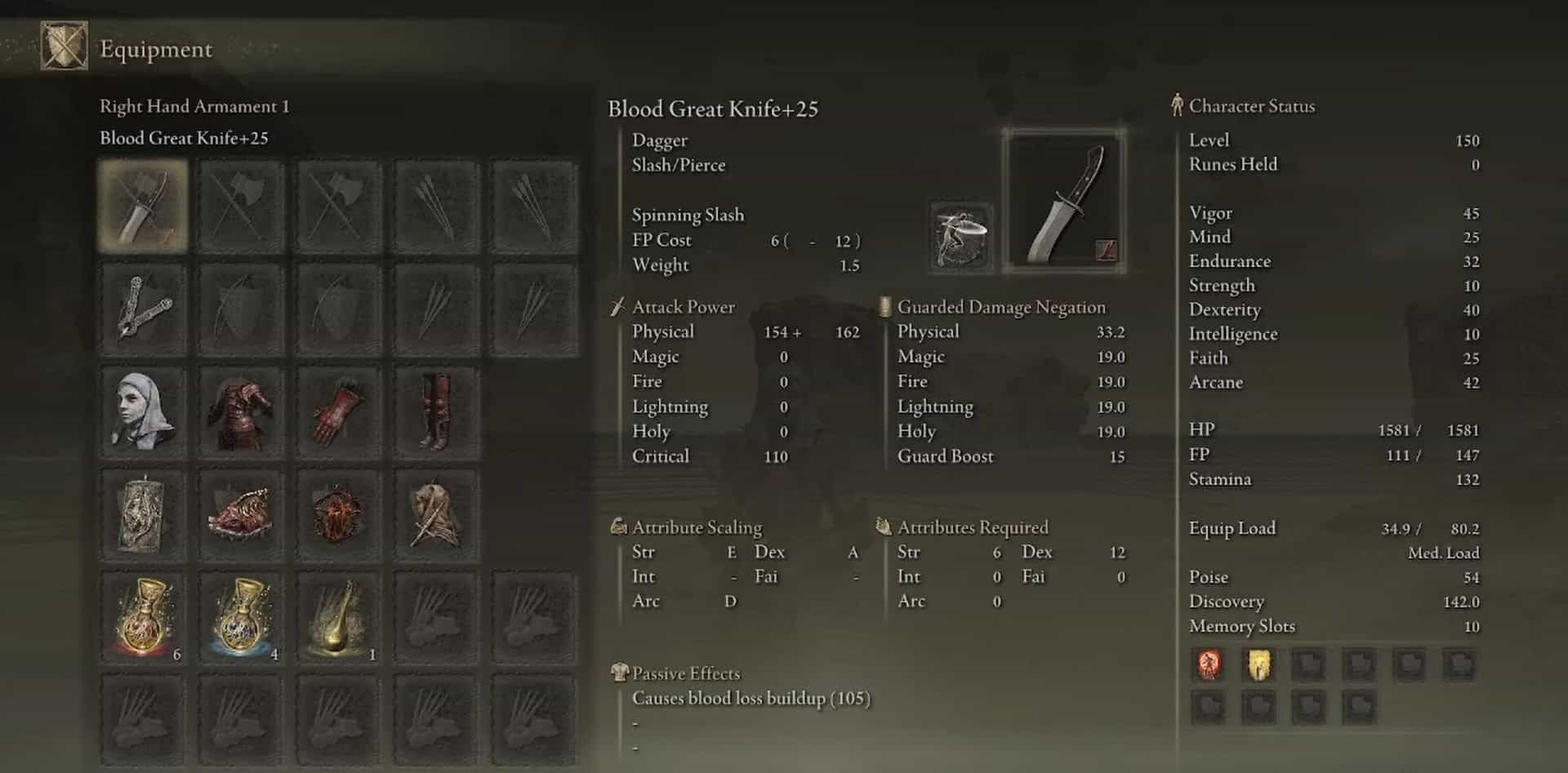Select the yellow incantation memory slot

pyautogui.click(x=1258, y=664)
